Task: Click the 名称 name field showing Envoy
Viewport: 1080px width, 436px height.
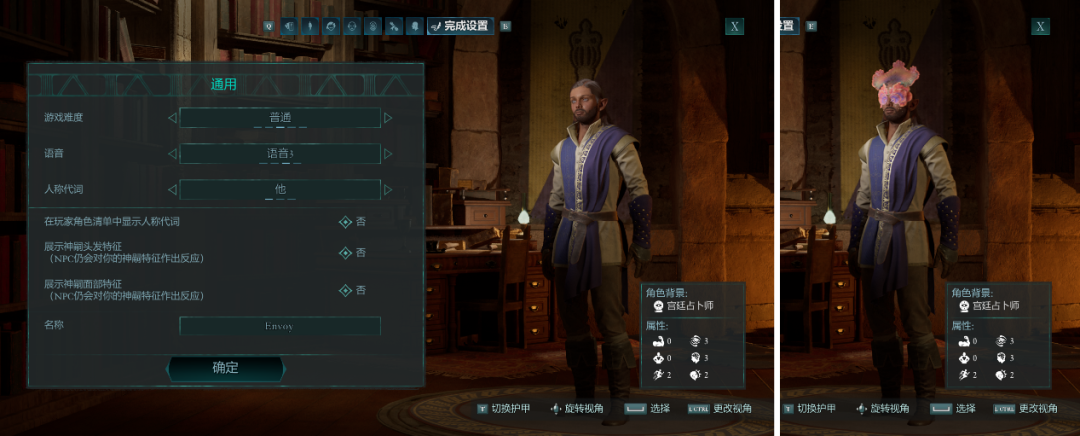Action: coord(280,326)
